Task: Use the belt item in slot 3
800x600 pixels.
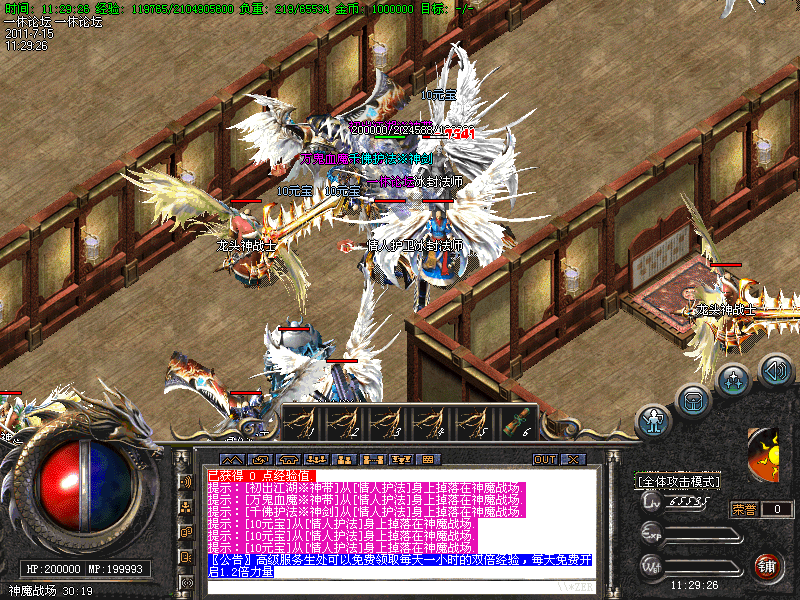Action: [x=388, y=422]
